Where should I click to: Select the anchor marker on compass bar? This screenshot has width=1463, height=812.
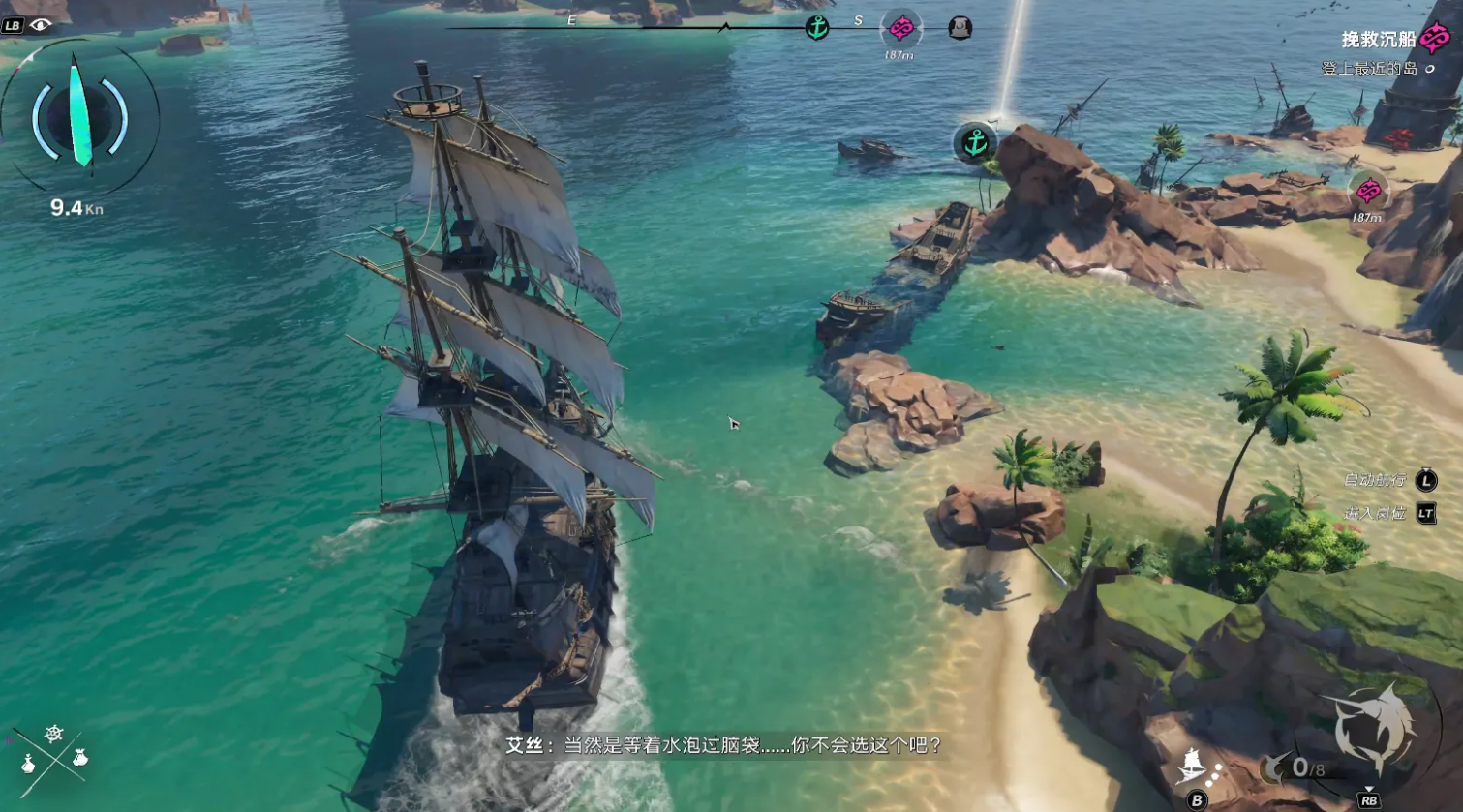(x=817, y=28)
